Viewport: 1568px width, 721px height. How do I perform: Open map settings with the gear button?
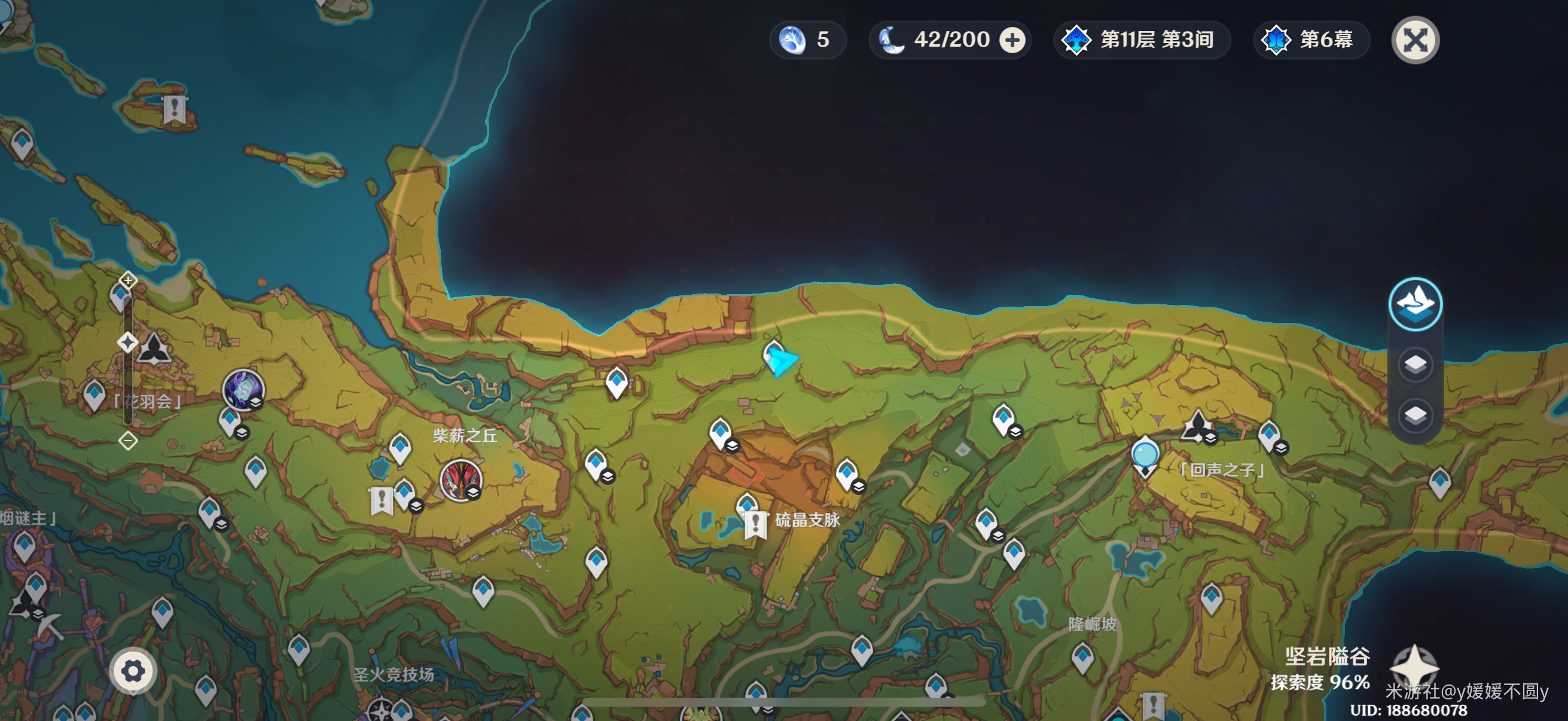tap(133, 671)
